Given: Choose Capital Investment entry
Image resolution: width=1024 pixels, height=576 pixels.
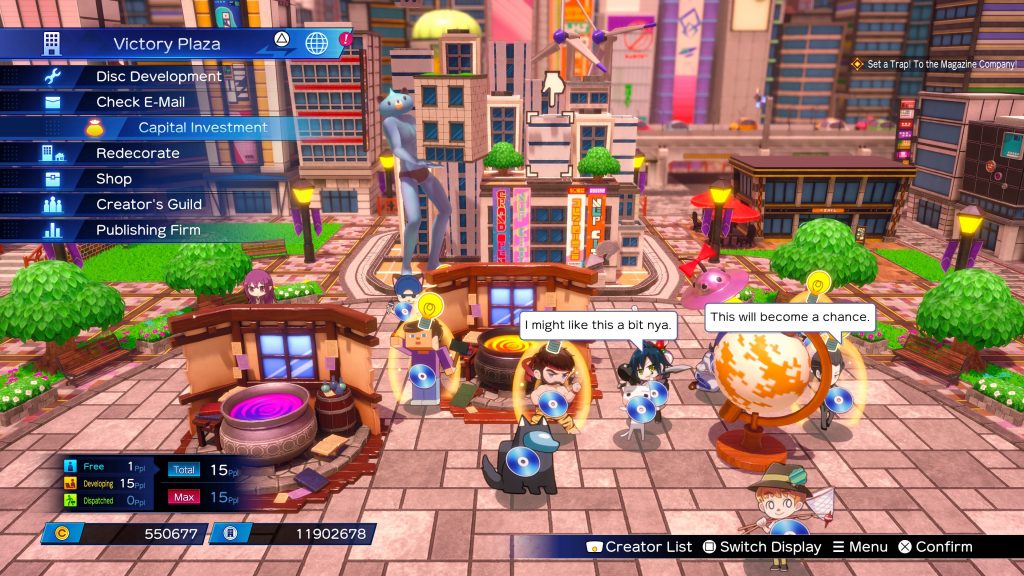Looking at the screenshot, I should coord(202,128).
